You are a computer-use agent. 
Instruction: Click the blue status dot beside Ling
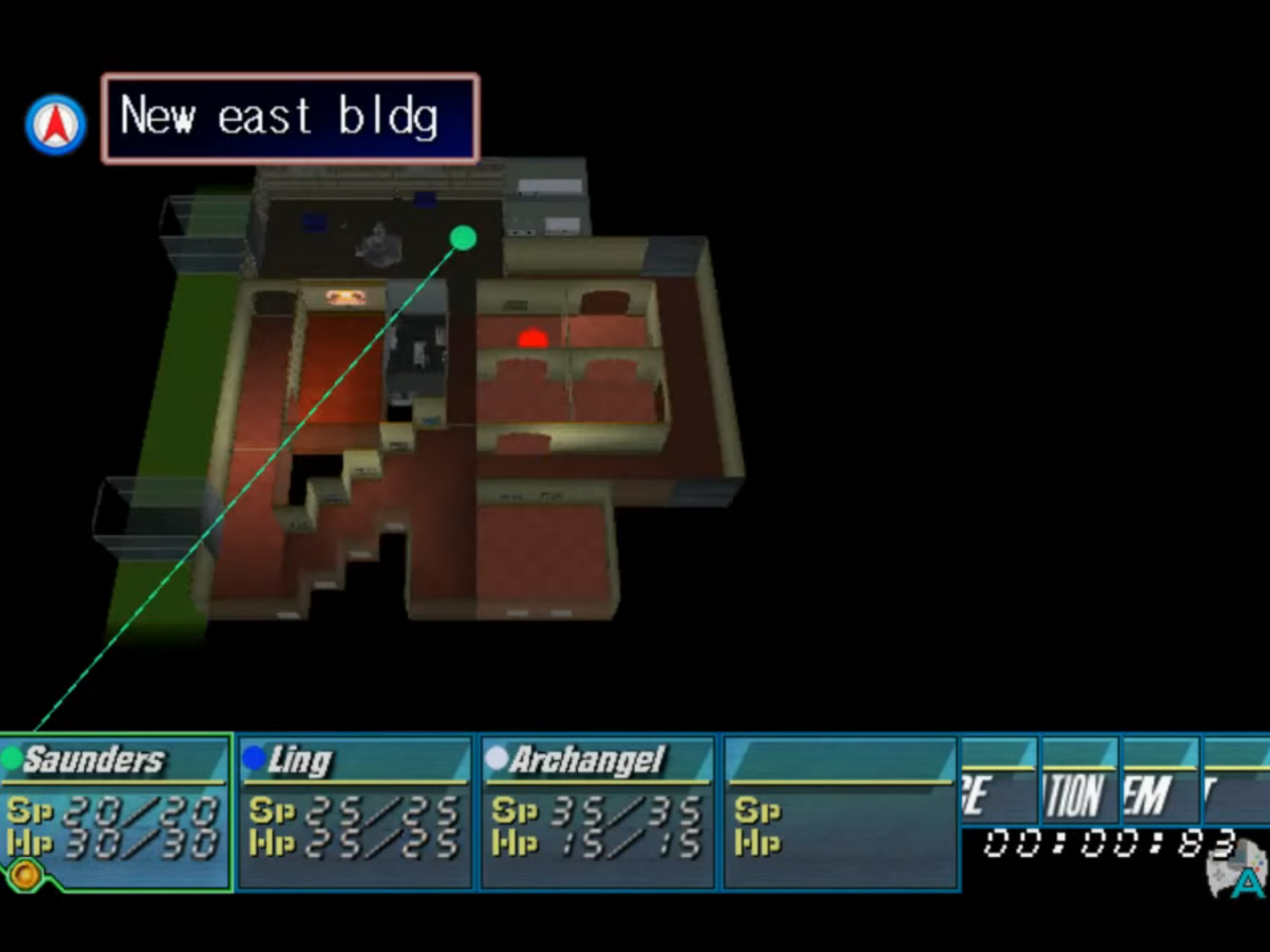tap(253, 759)
